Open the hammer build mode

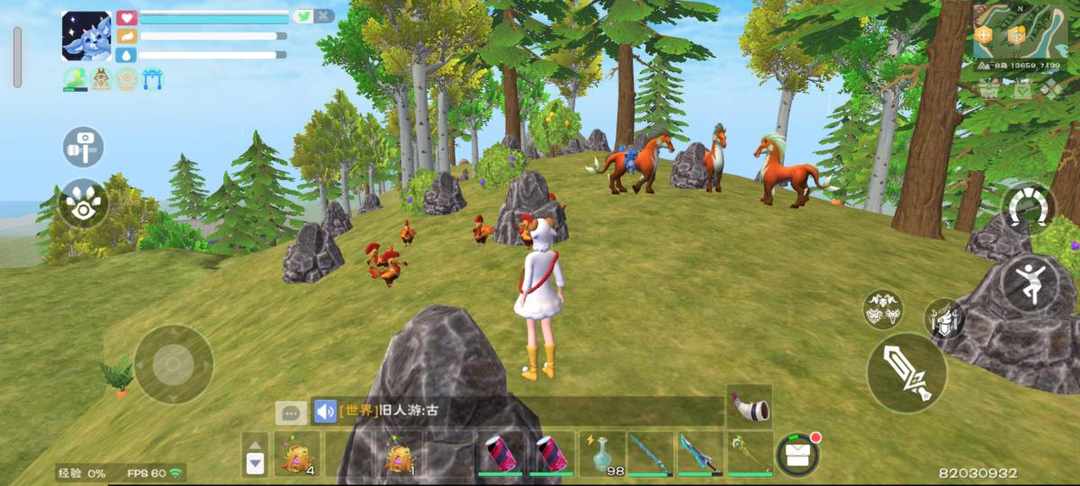point(83,147)
